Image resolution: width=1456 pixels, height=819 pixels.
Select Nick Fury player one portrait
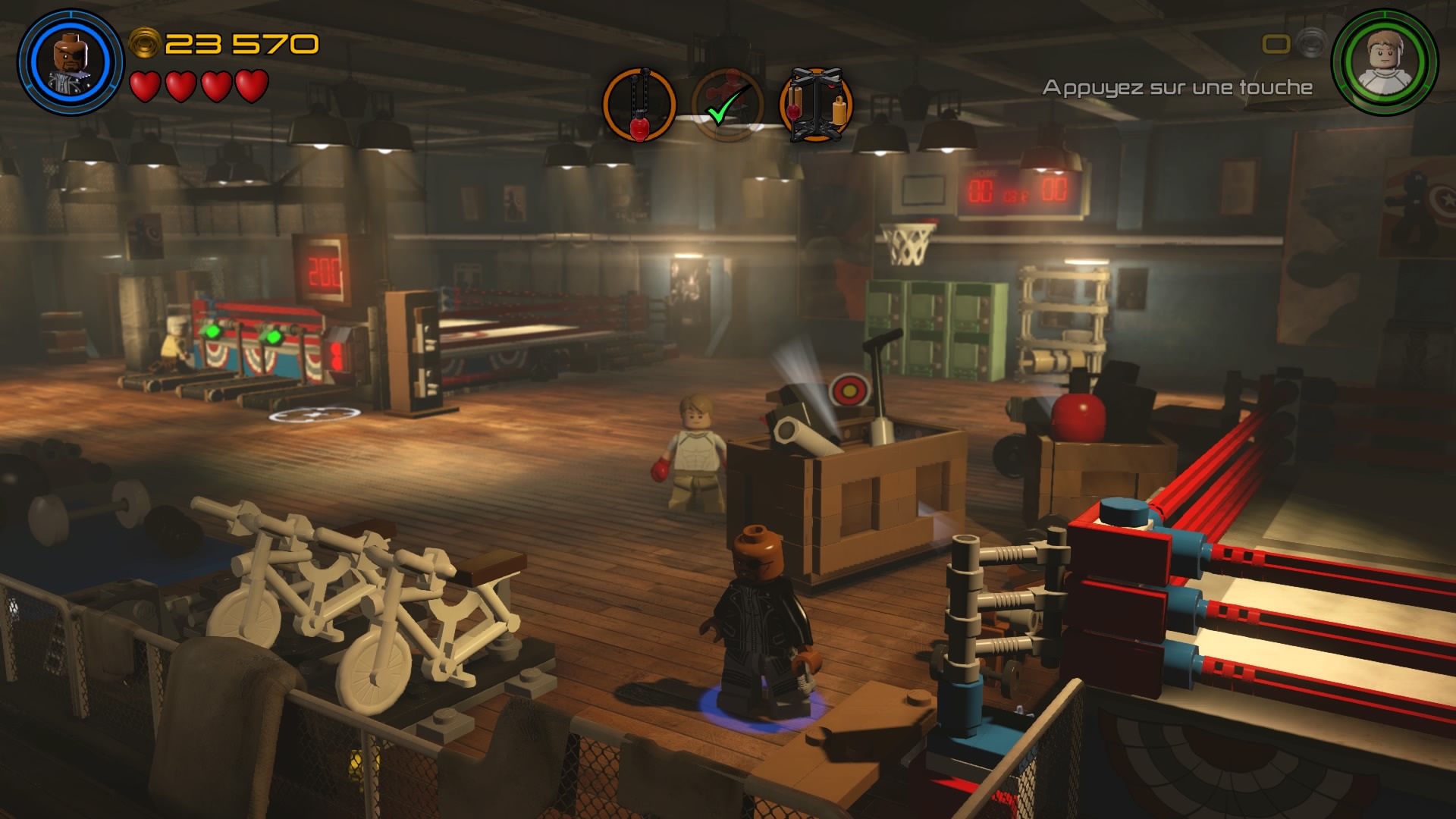pyautogui.click(x=70, y=62)
